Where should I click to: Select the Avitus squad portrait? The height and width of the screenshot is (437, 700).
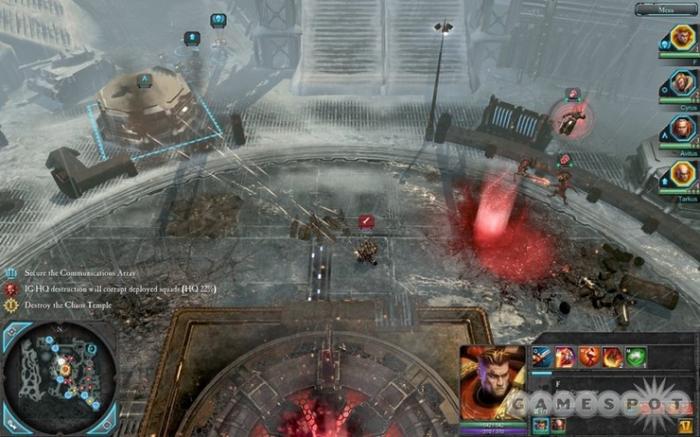pos(682,128)
